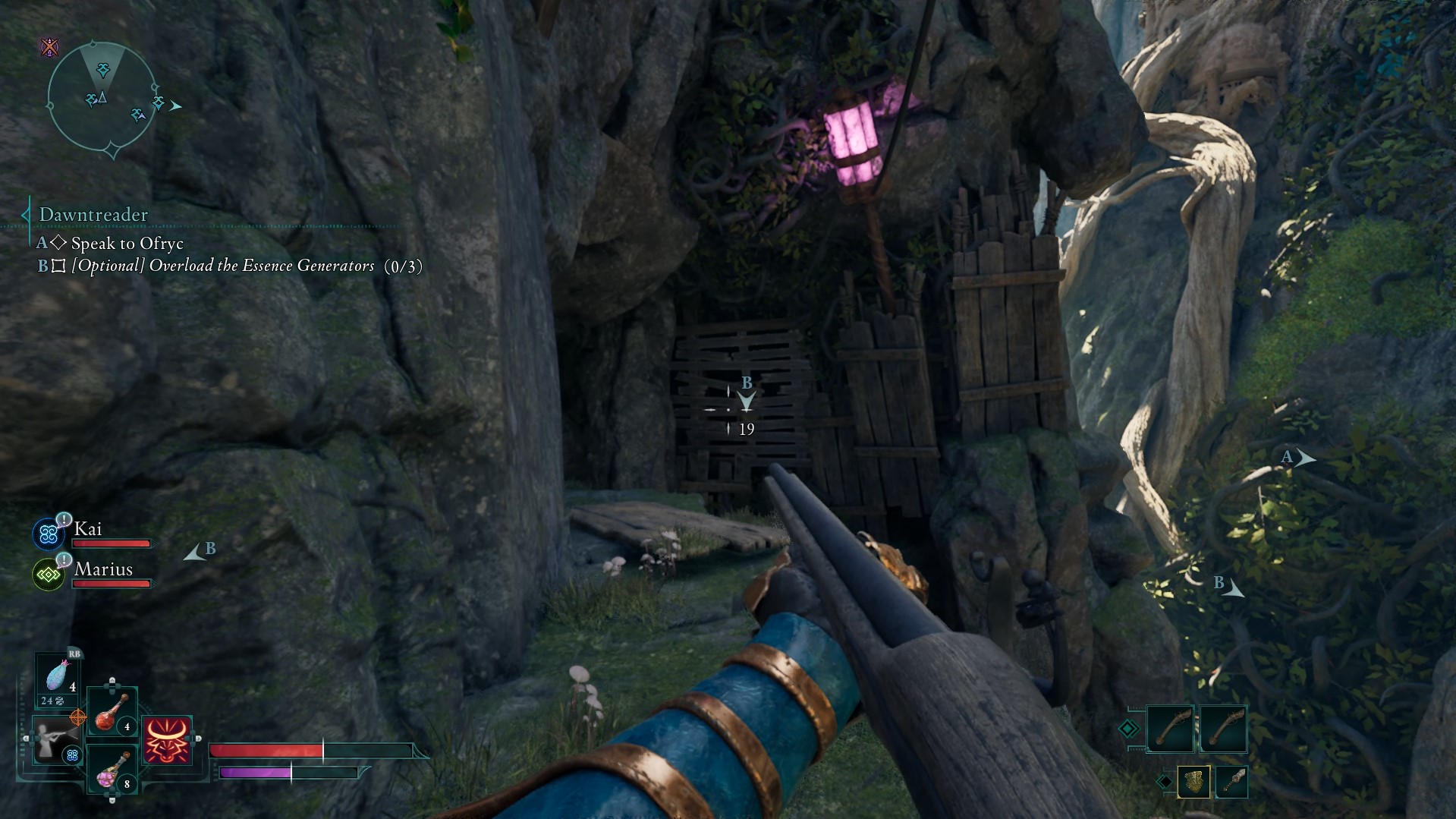Select Kai's companion portrait icon
This screenshot has height=819, width=1456.
(x=49, y=534)
